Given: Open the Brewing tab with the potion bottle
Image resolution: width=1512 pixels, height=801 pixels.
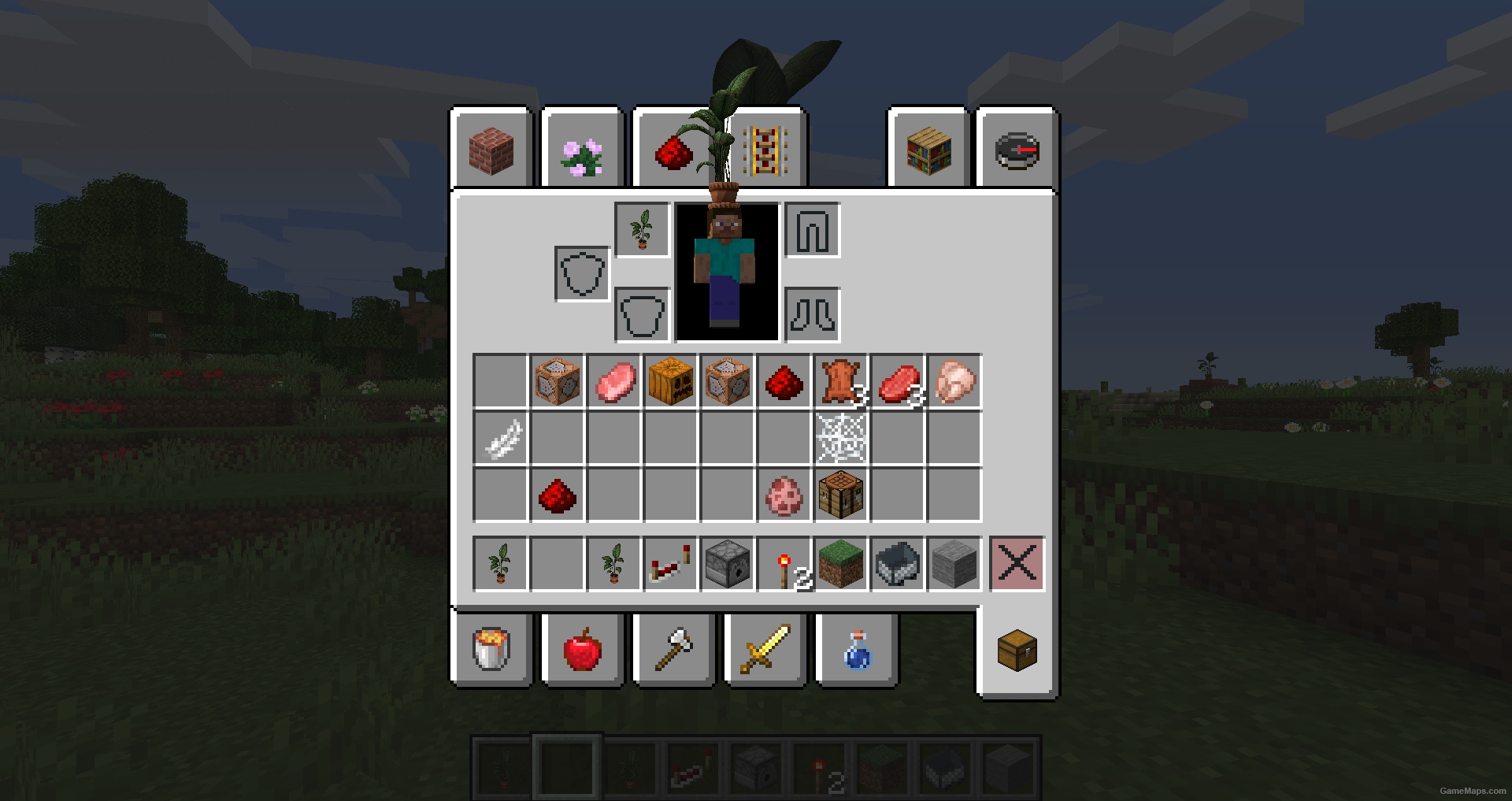Looking at the screenshot, I should tap(855, 650).
